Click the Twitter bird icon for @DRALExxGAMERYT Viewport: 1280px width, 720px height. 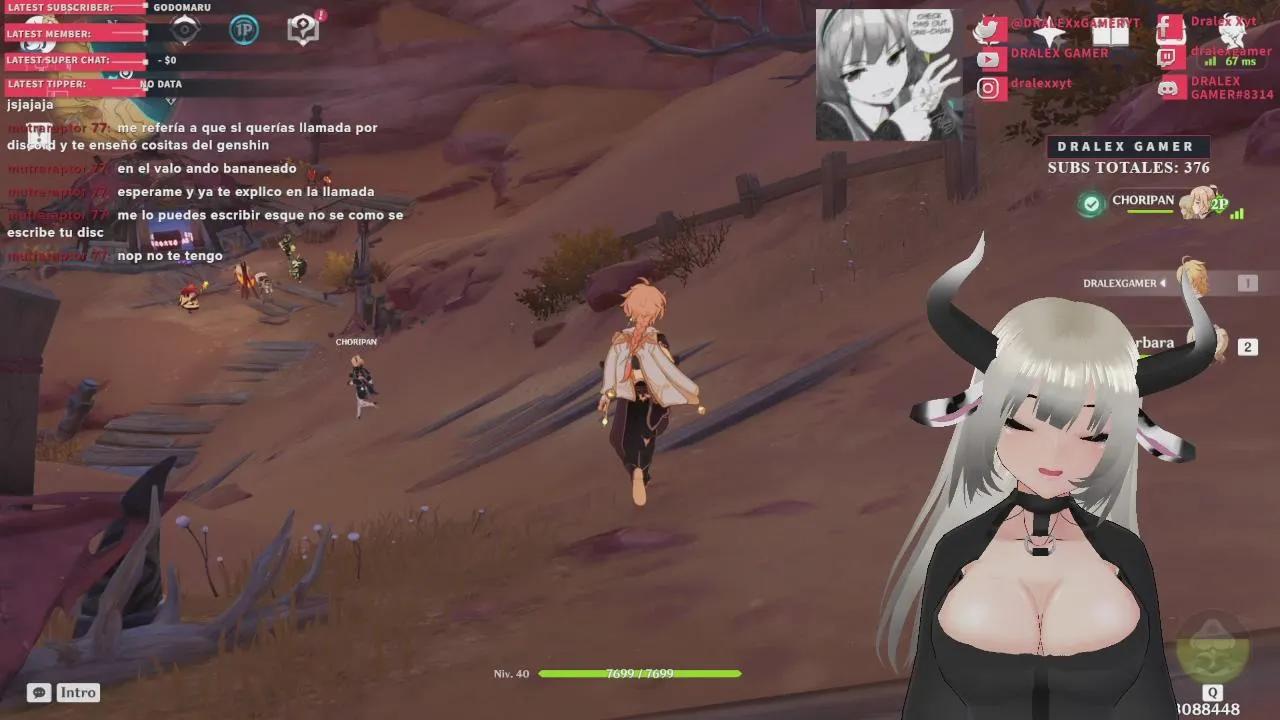coord(988,29)
